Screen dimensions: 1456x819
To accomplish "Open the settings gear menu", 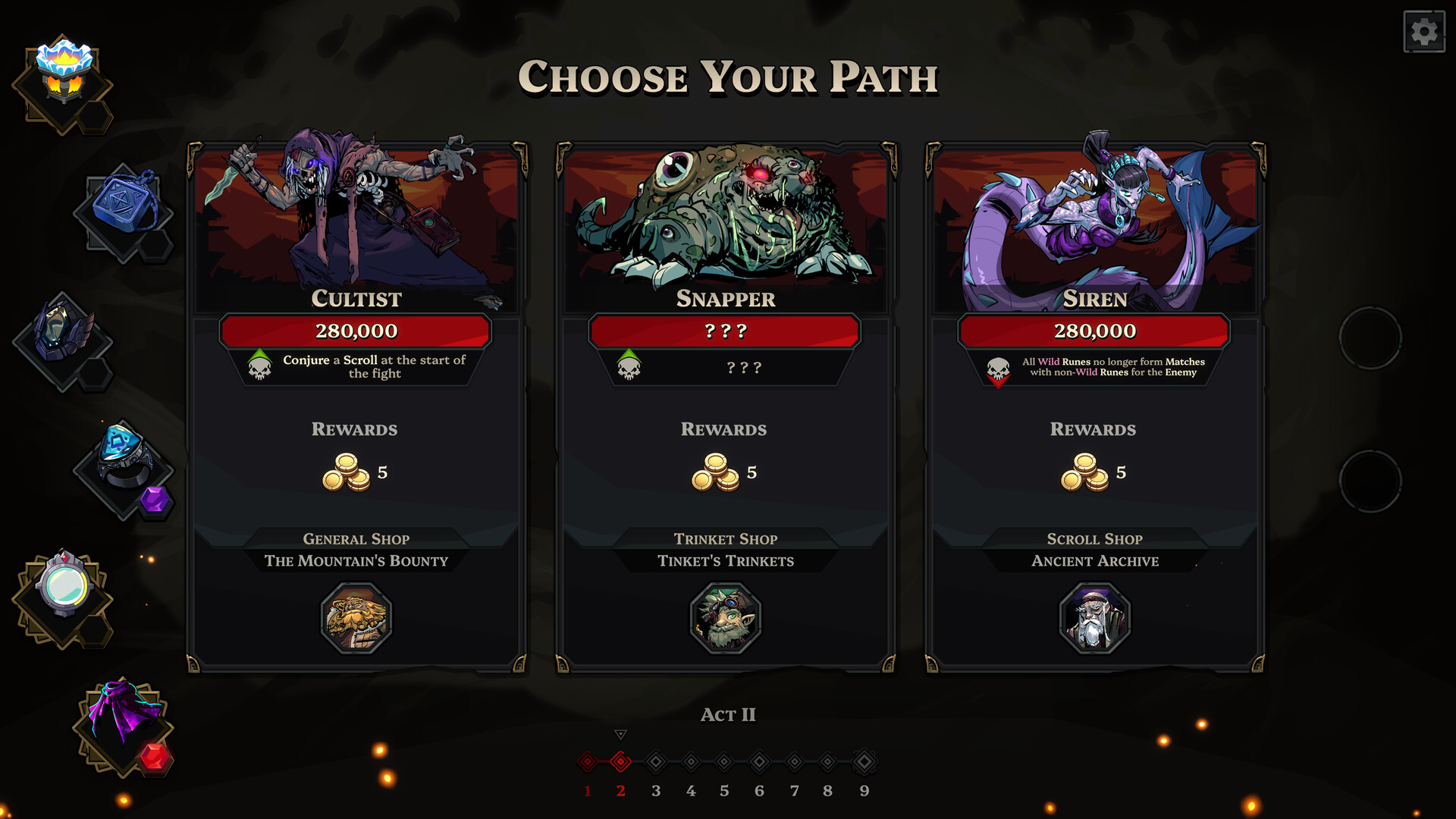I will point(1423,31).
